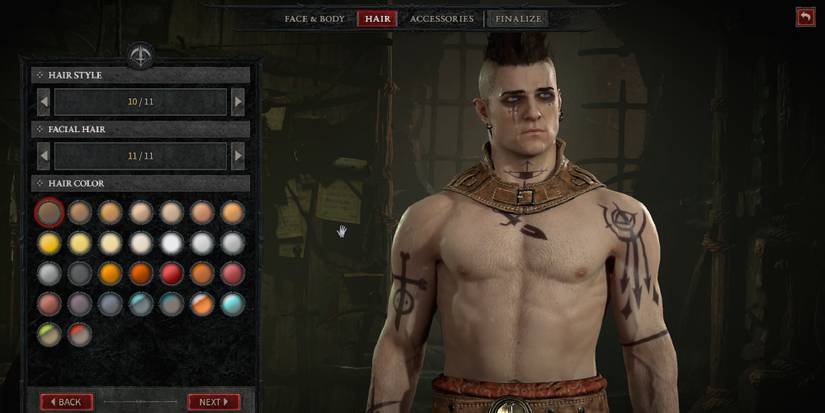
Task: Click the round emblem above Hair Style
Action: point(140,54)
